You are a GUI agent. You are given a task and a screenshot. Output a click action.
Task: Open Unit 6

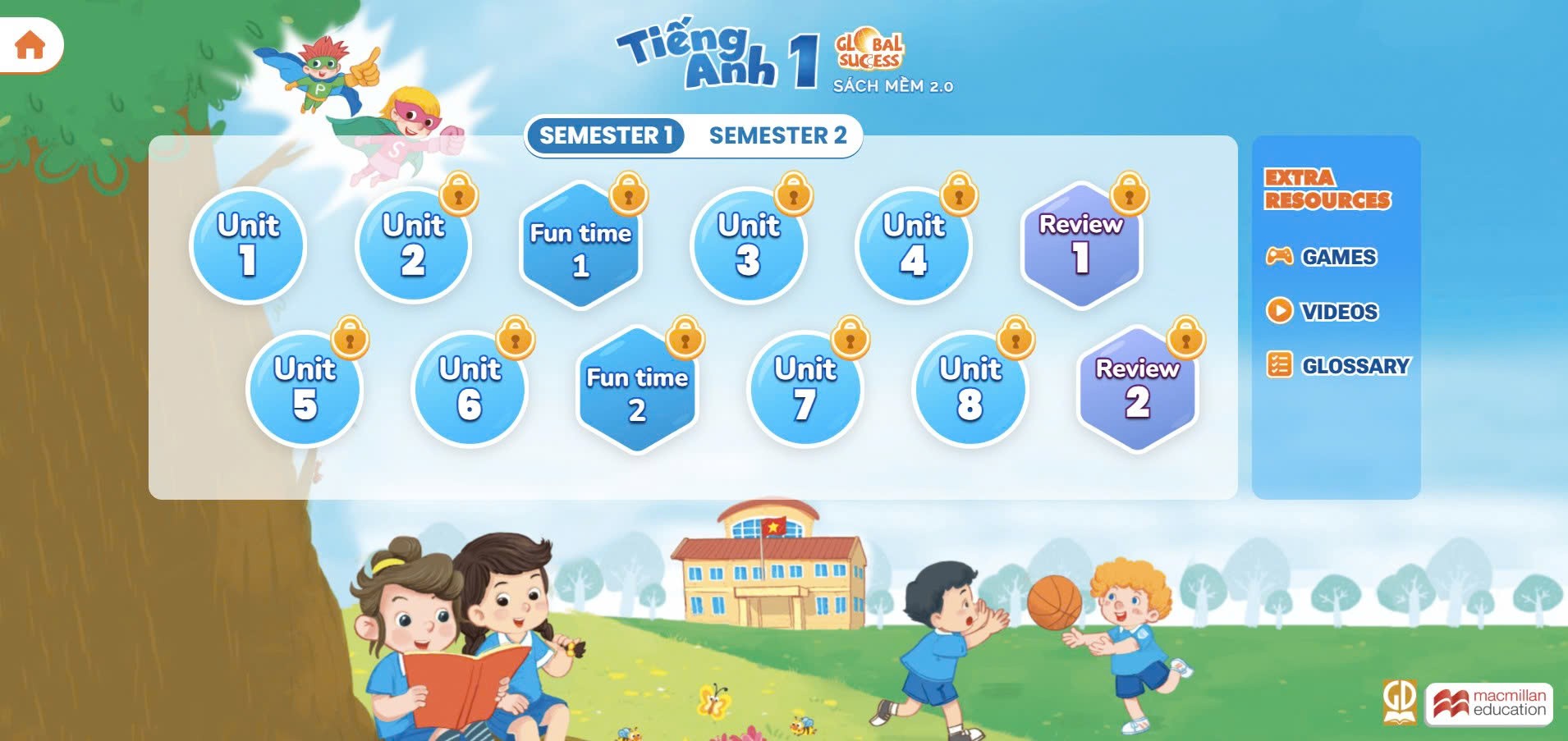click(470, 389)
